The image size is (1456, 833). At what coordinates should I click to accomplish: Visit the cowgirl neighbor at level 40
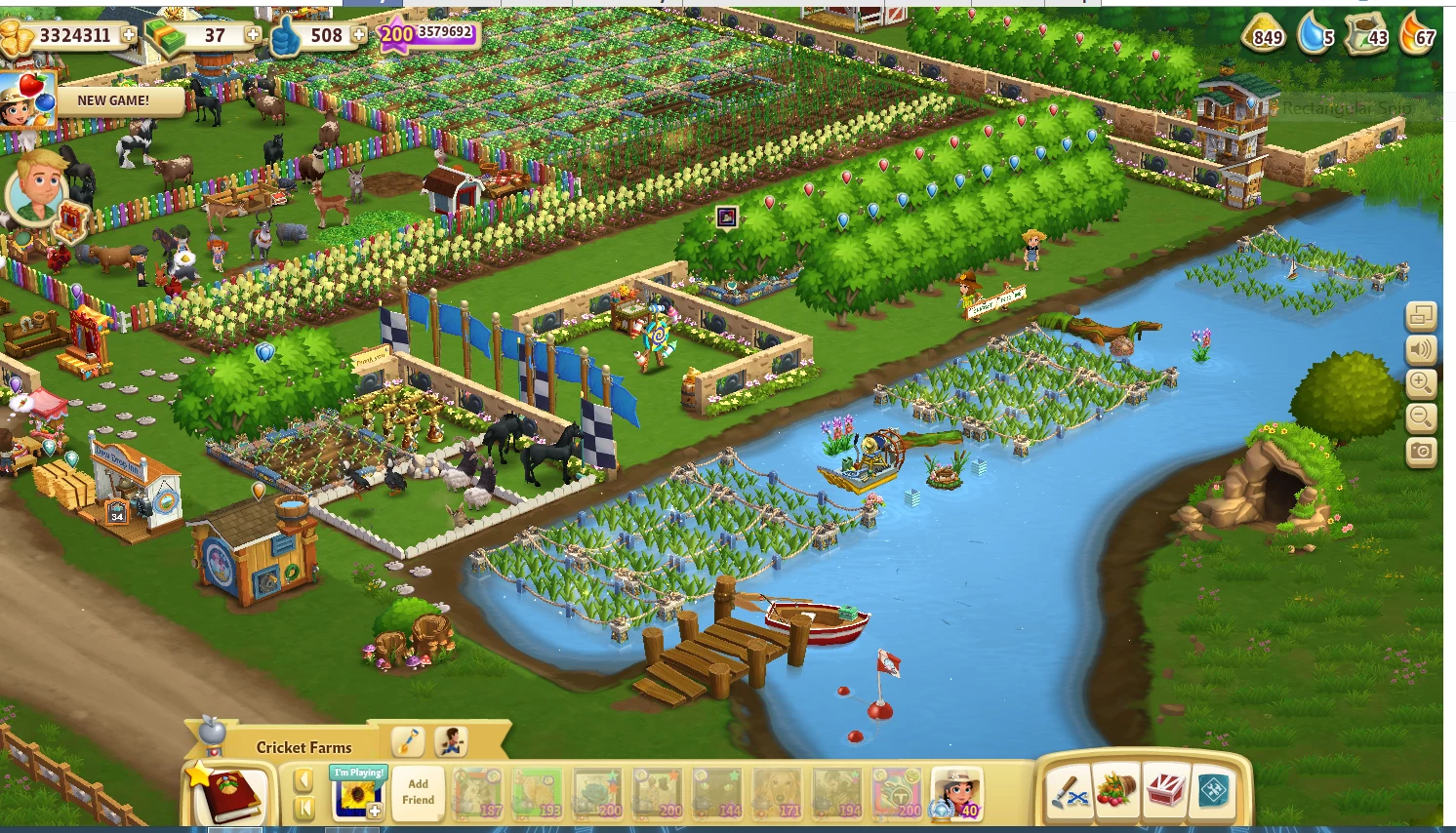[956, 792]
